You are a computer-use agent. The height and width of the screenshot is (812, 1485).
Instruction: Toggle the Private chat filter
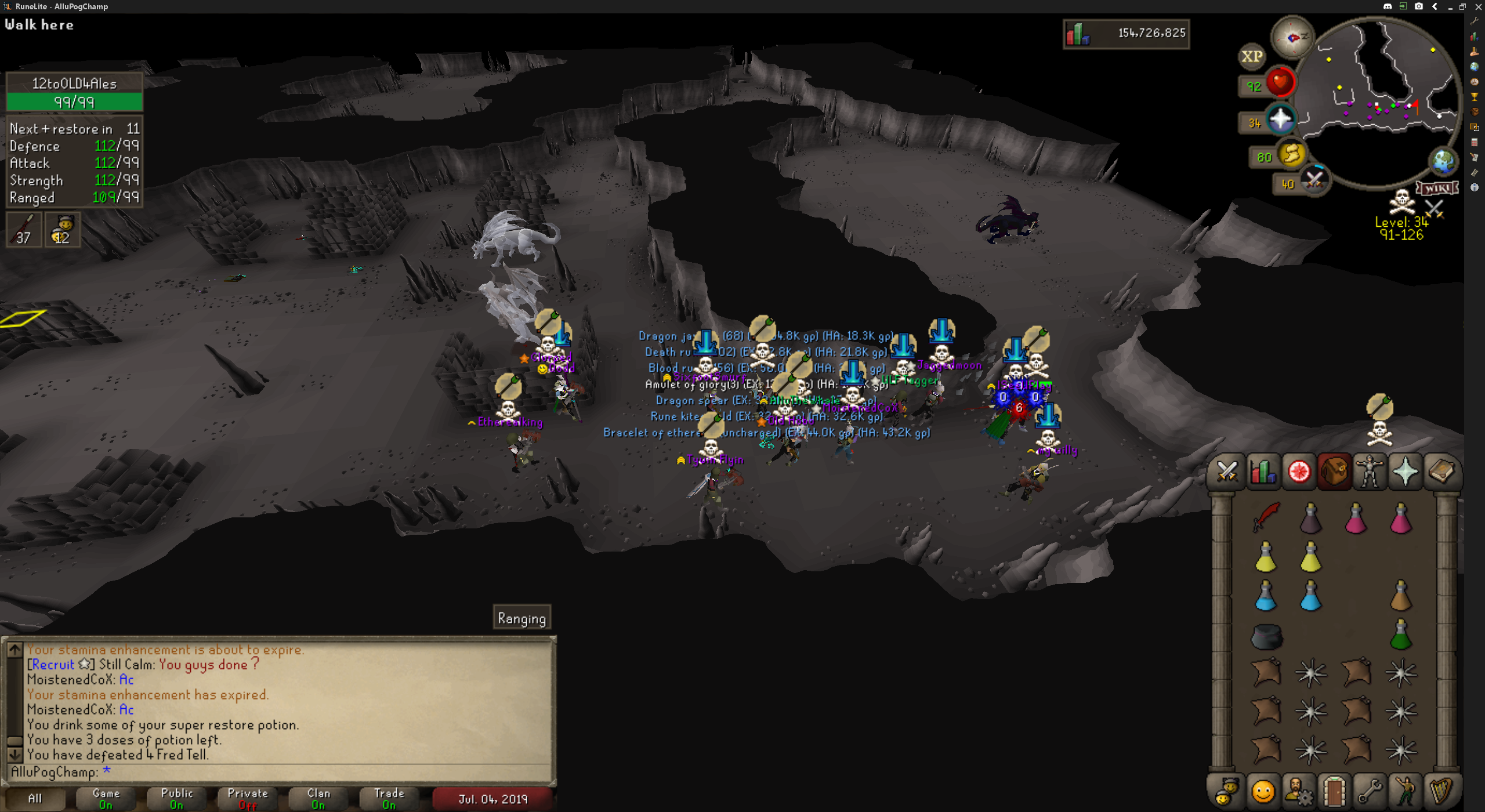pos(248,798)
